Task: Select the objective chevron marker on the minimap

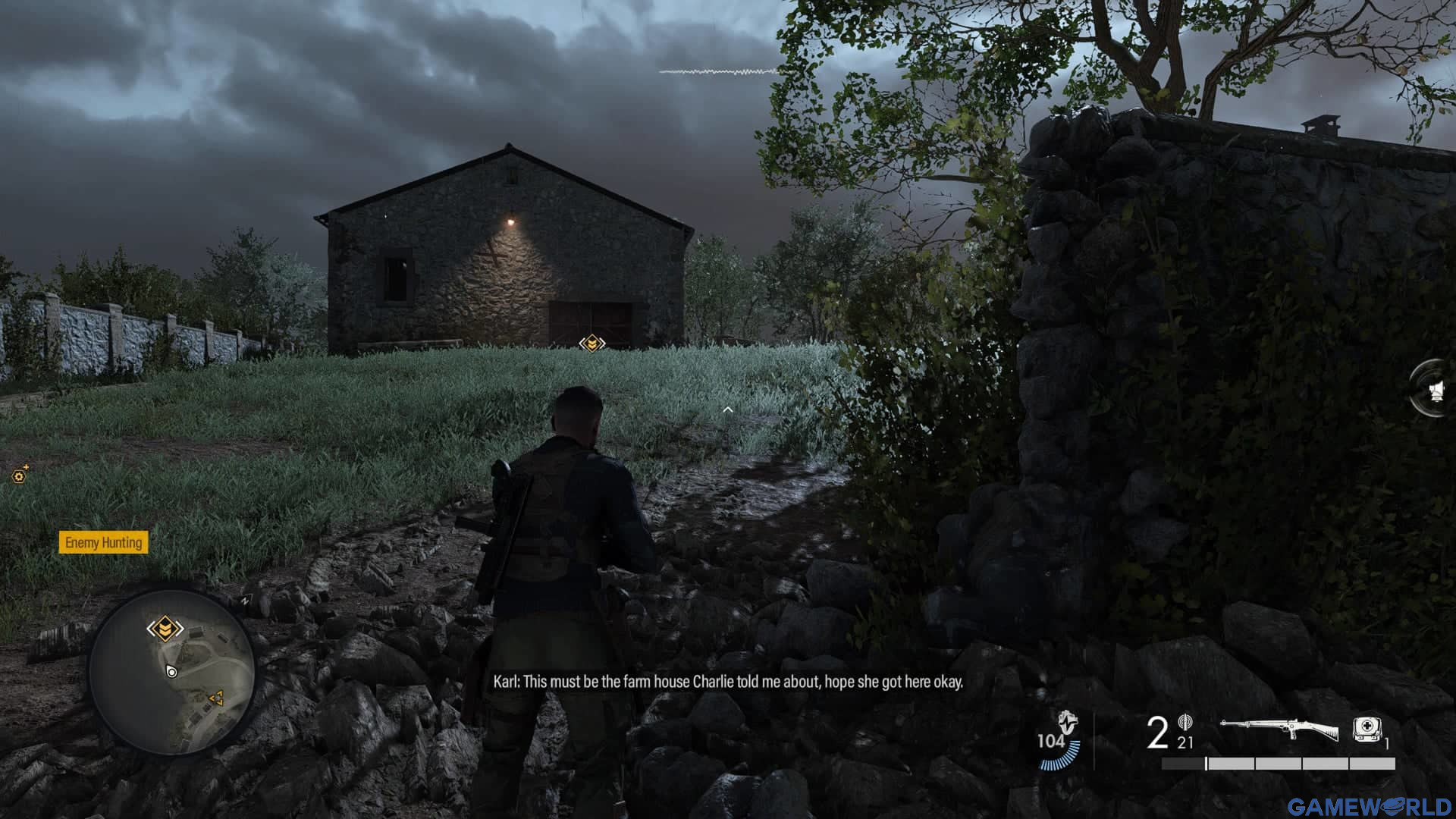Action: point(165,629)
